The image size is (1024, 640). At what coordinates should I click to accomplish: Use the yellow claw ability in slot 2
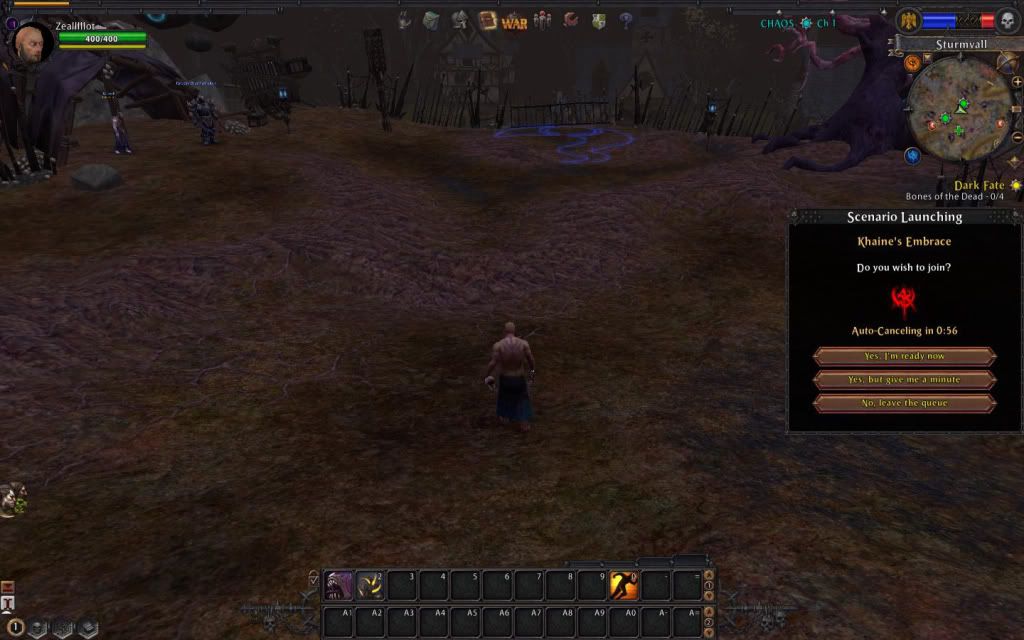tap(371, 585)
